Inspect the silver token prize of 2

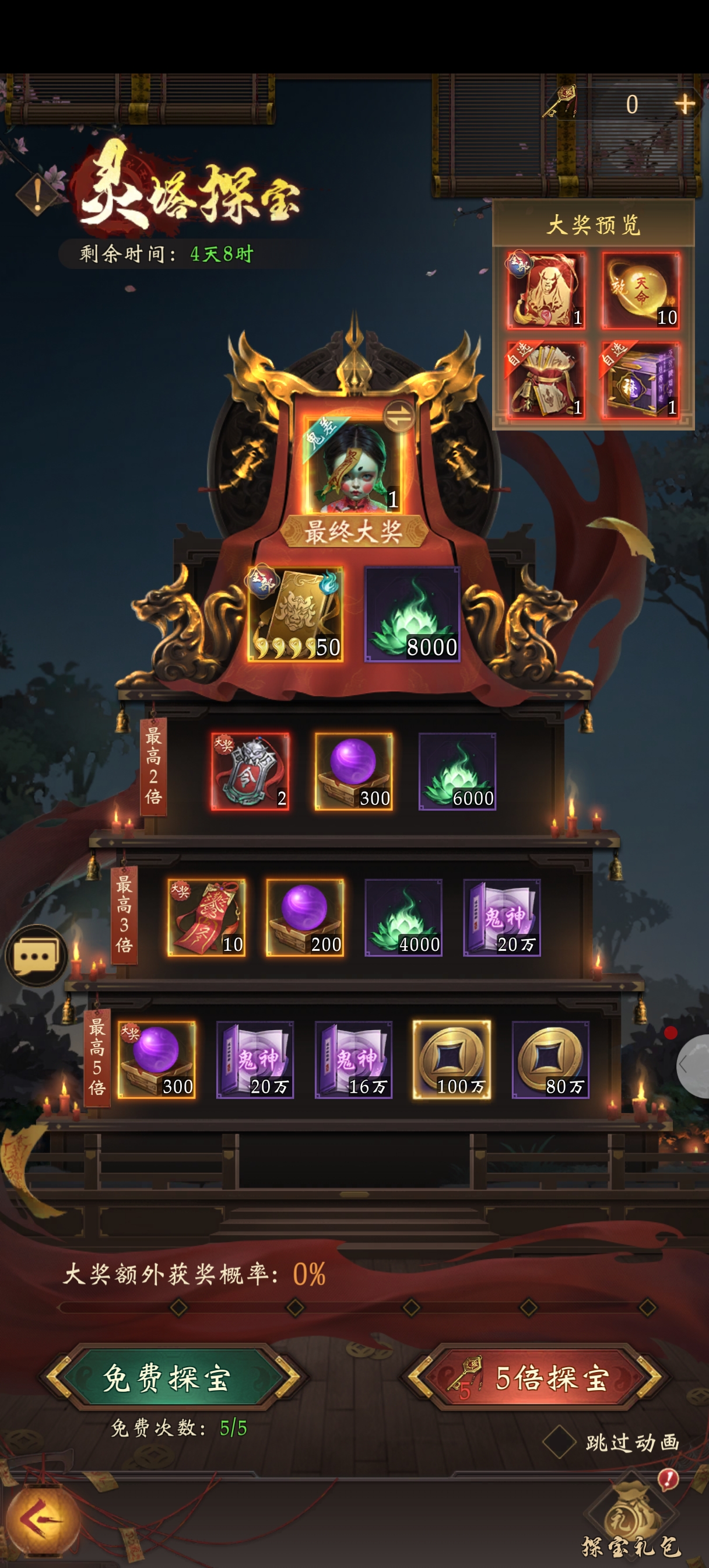coord(250,772)
